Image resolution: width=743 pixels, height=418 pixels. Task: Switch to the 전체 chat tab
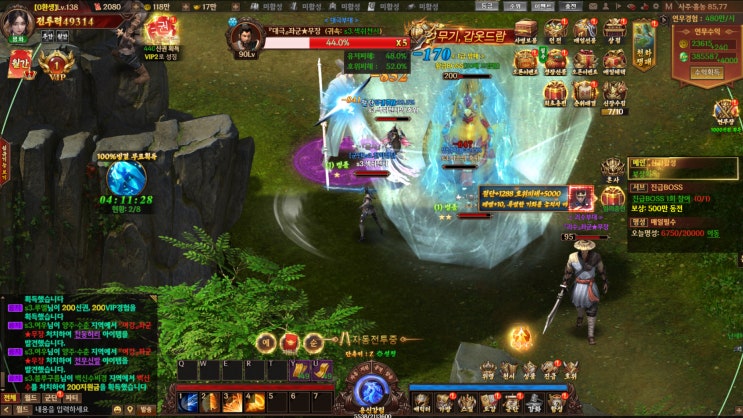[9, 398]
